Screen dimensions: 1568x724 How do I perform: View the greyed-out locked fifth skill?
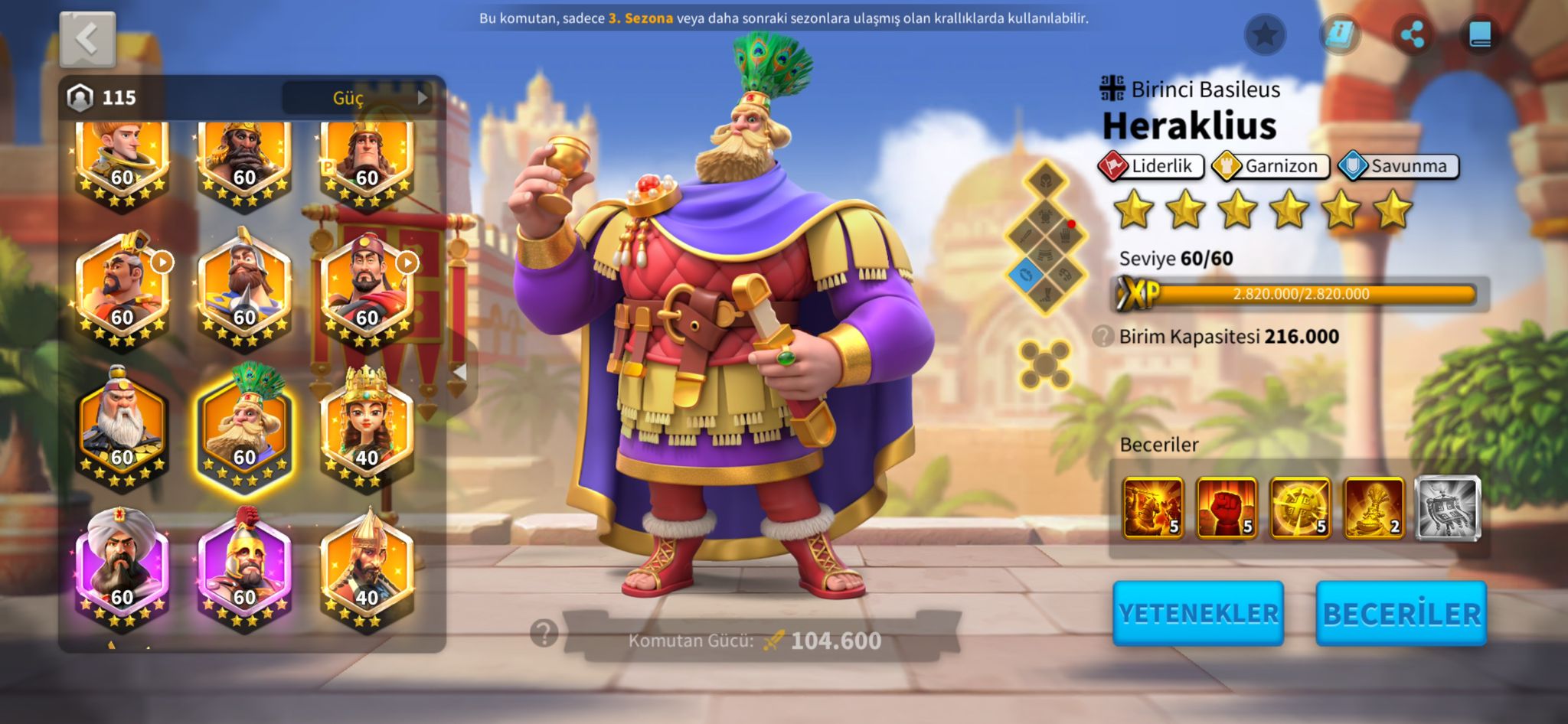point(1447,508)
